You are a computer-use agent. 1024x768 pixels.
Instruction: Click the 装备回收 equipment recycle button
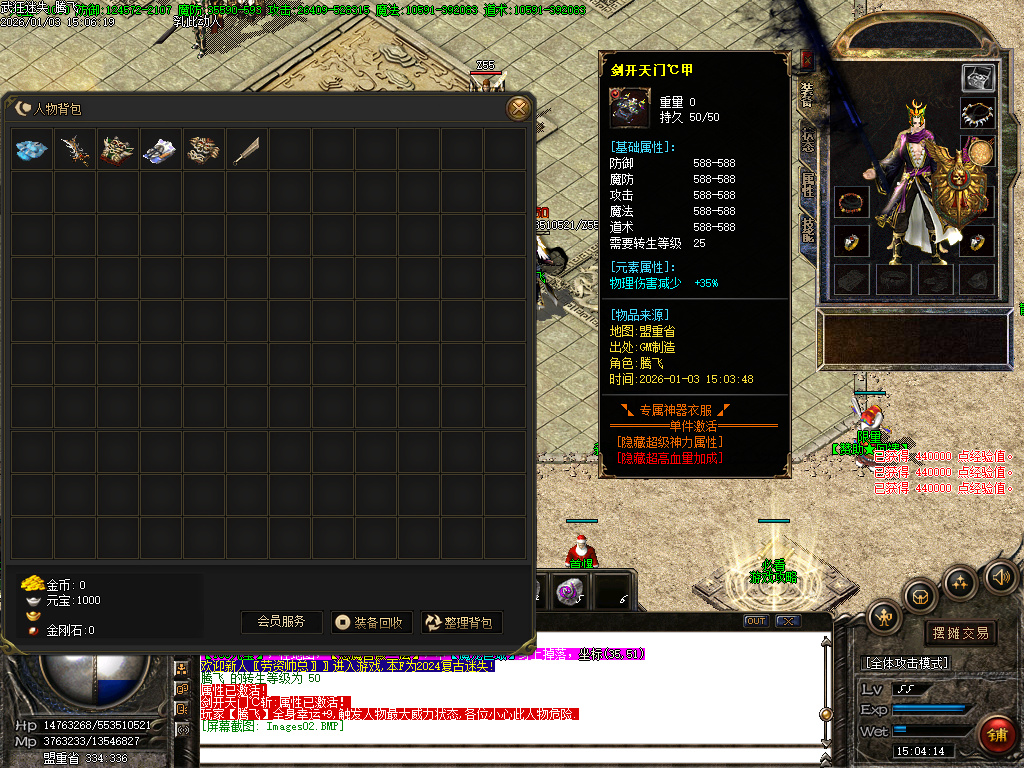[x=371, y=622]
